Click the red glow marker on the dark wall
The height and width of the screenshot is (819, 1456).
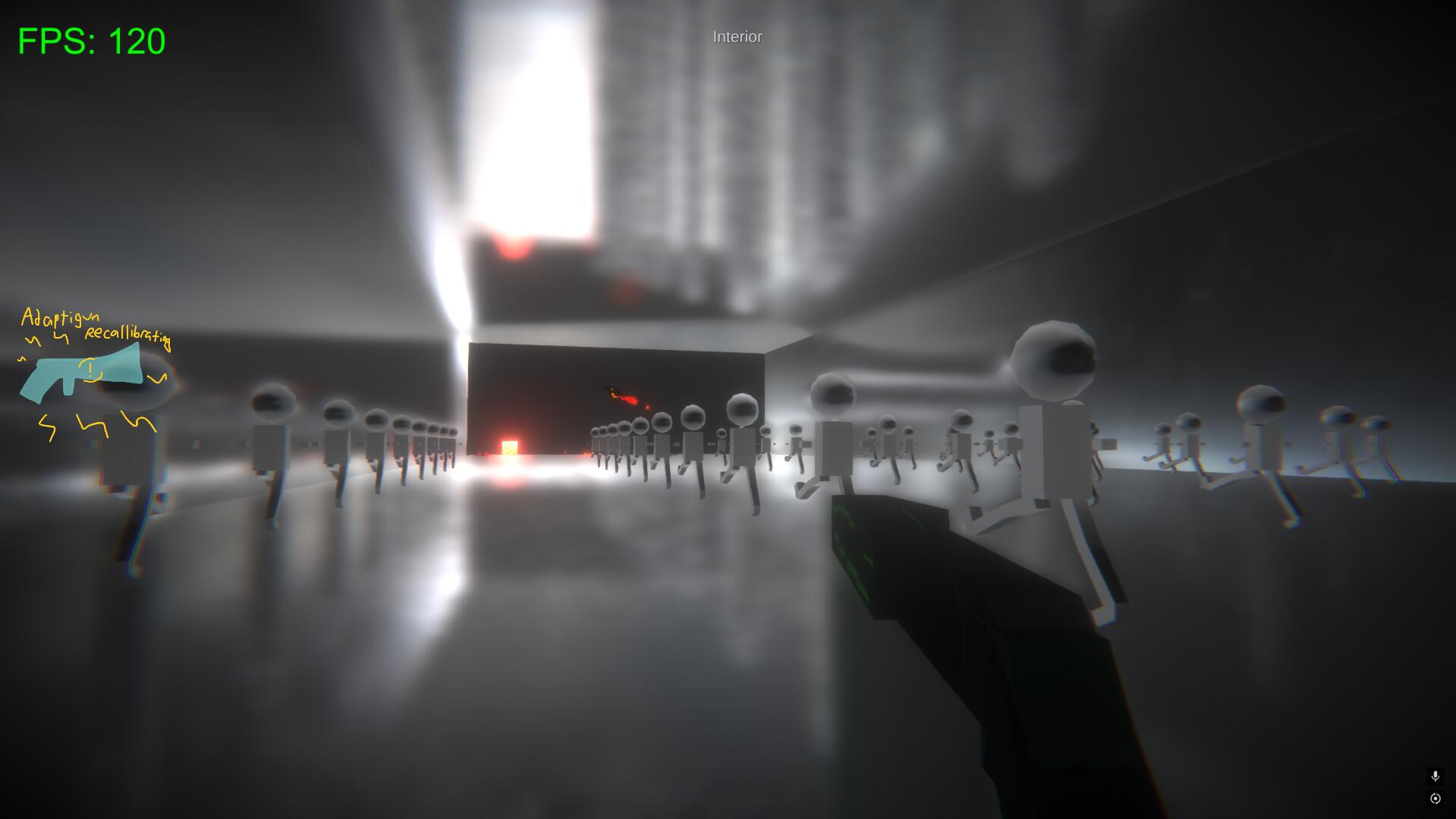[x=622, y=396]
